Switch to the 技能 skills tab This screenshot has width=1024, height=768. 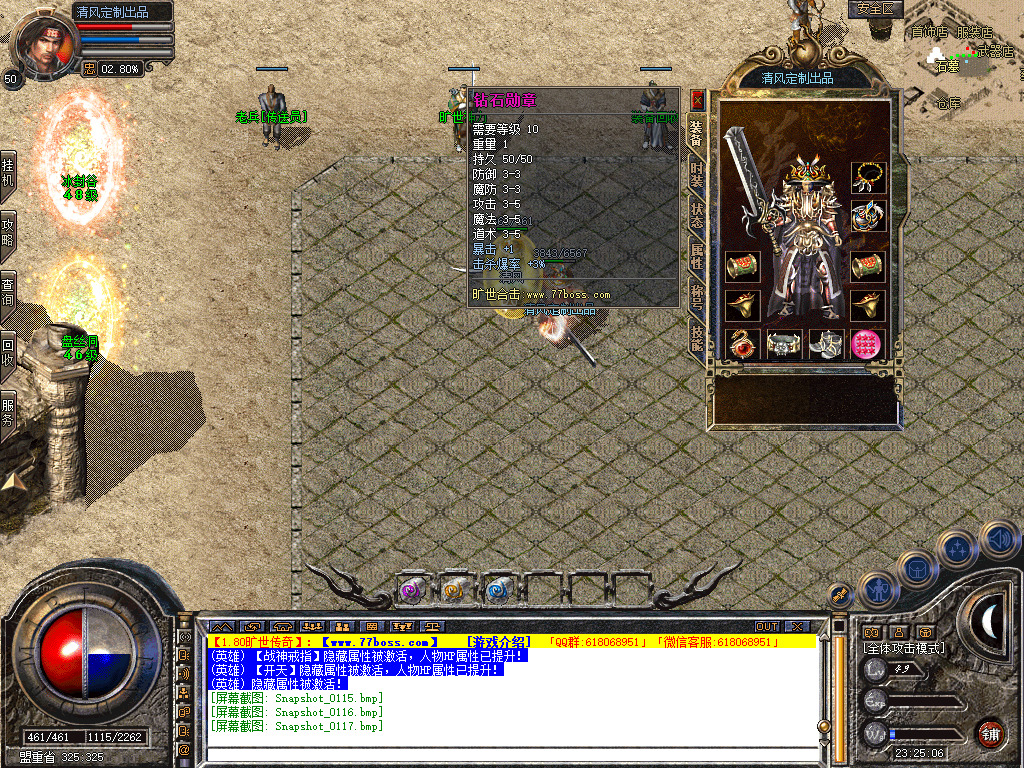tap(697, 338)
